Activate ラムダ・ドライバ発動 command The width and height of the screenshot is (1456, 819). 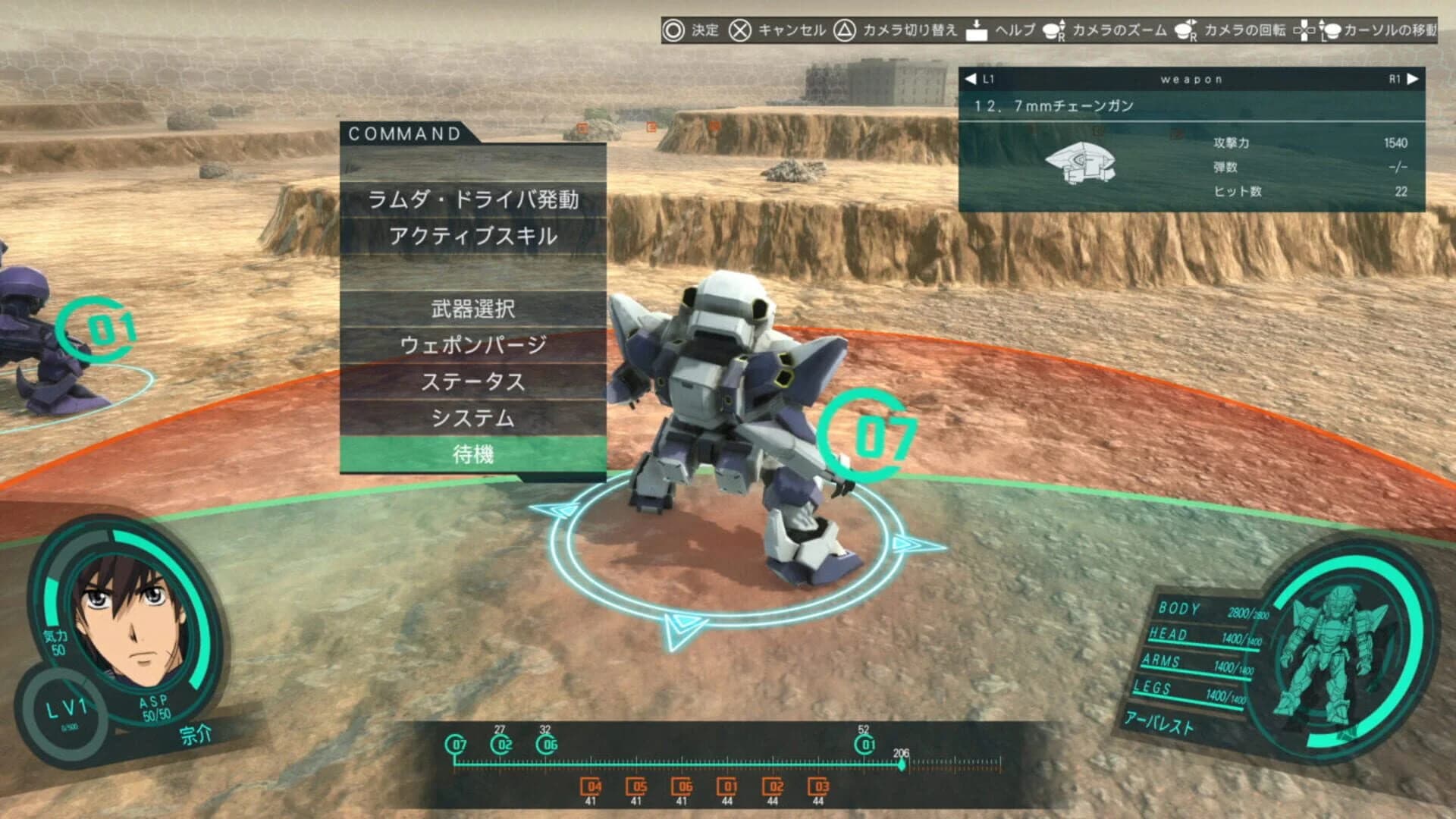pos(472,199)
